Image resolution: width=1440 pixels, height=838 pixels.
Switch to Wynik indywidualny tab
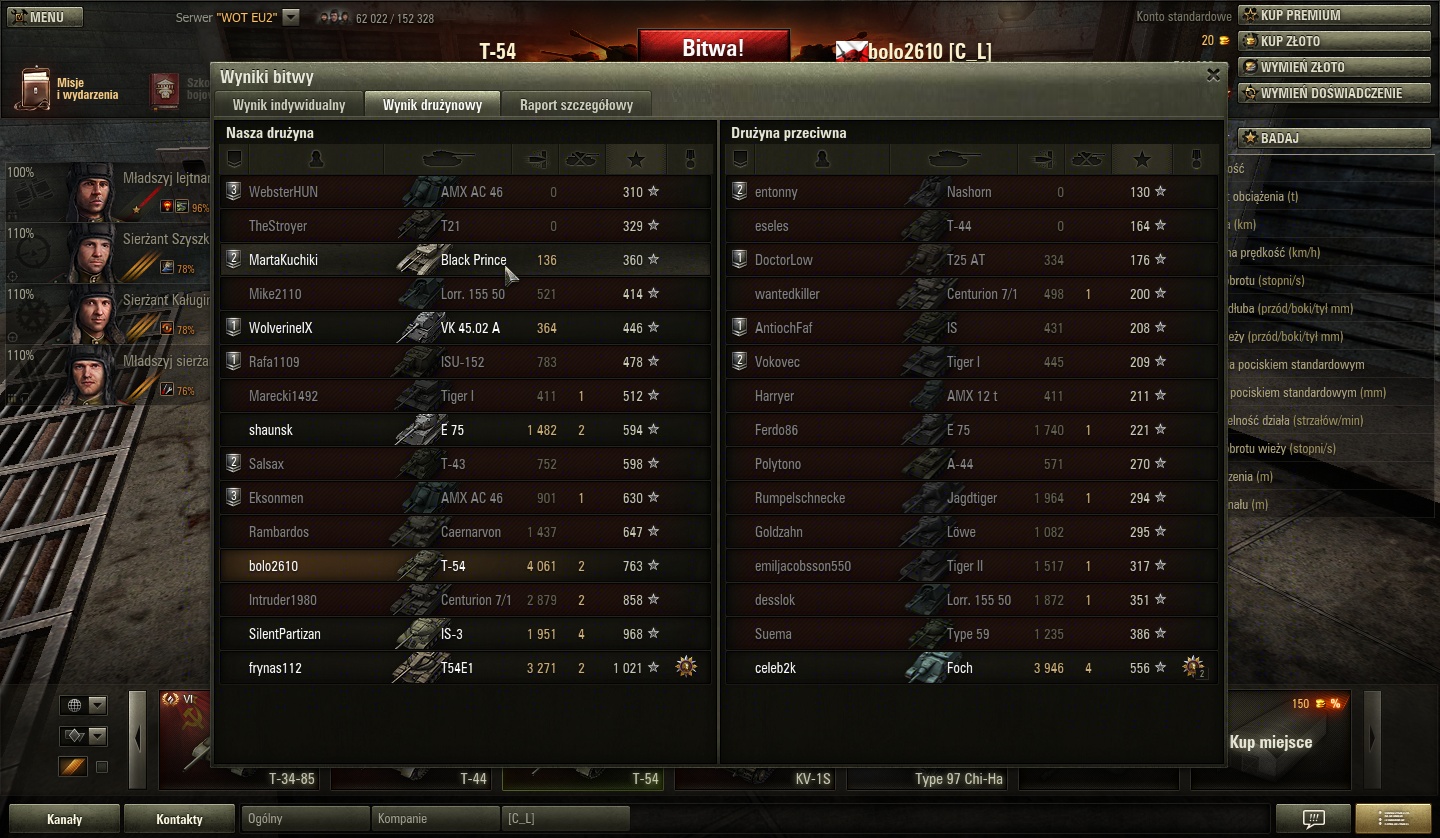(289, 105)
